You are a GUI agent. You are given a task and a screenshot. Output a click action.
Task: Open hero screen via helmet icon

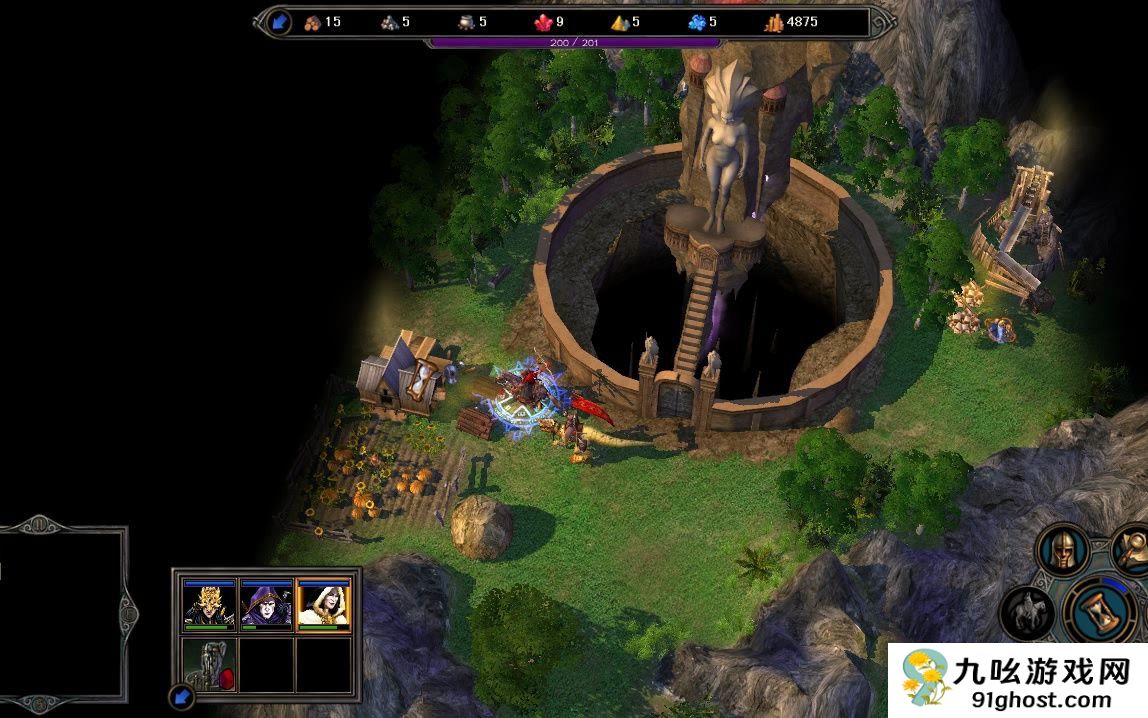pos(1062,548)
